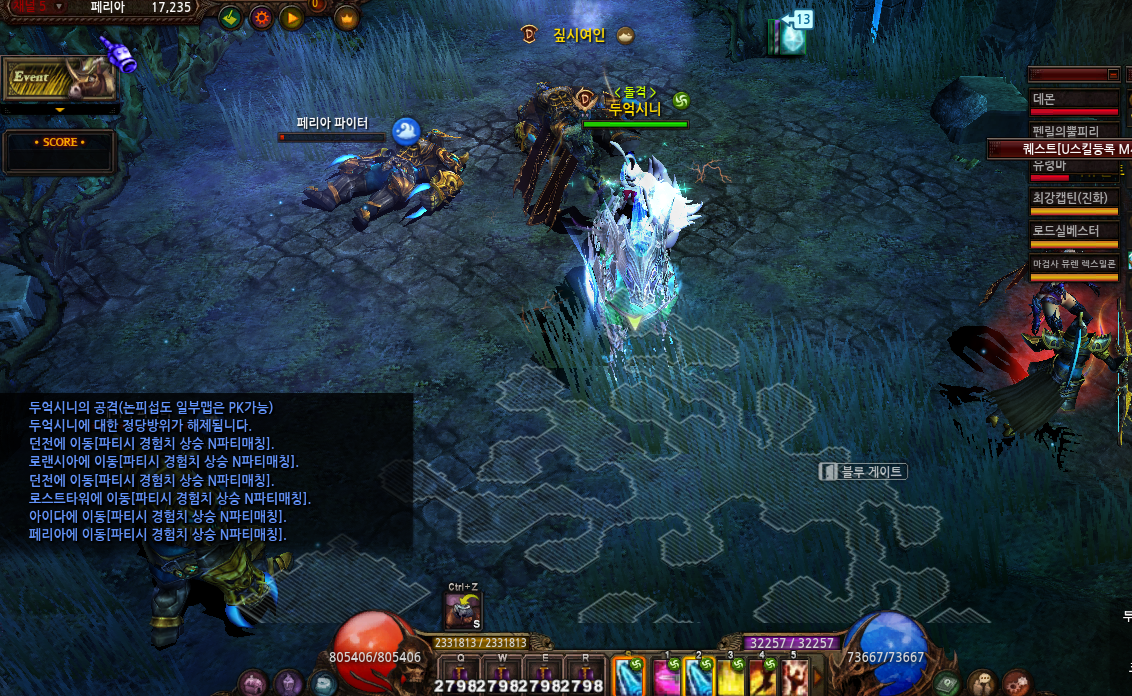Click the green paint bucket icon
The image size is (1132, 696).
[231, 17]
